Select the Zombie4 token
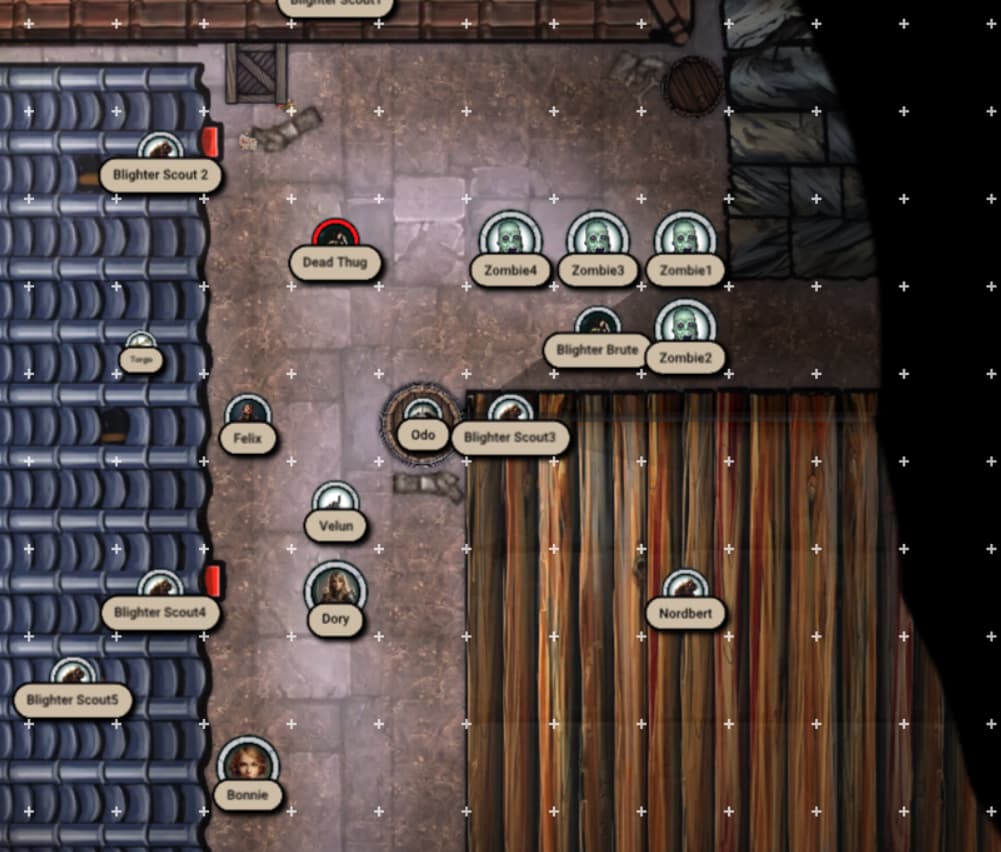This screenshot has height=852, width=1001. (x=510, y=240)
